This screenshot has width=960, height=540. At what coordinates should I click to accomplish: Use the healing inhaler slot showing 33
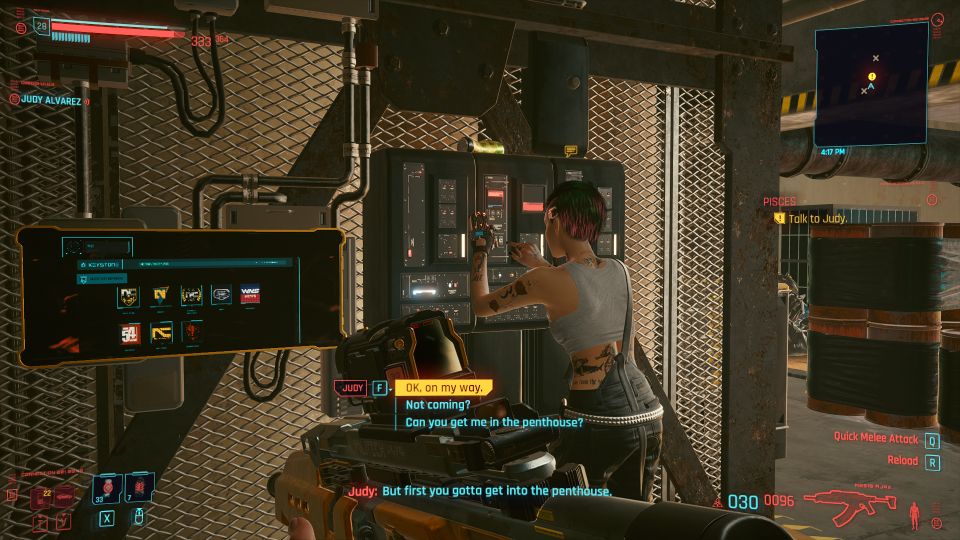107,488
